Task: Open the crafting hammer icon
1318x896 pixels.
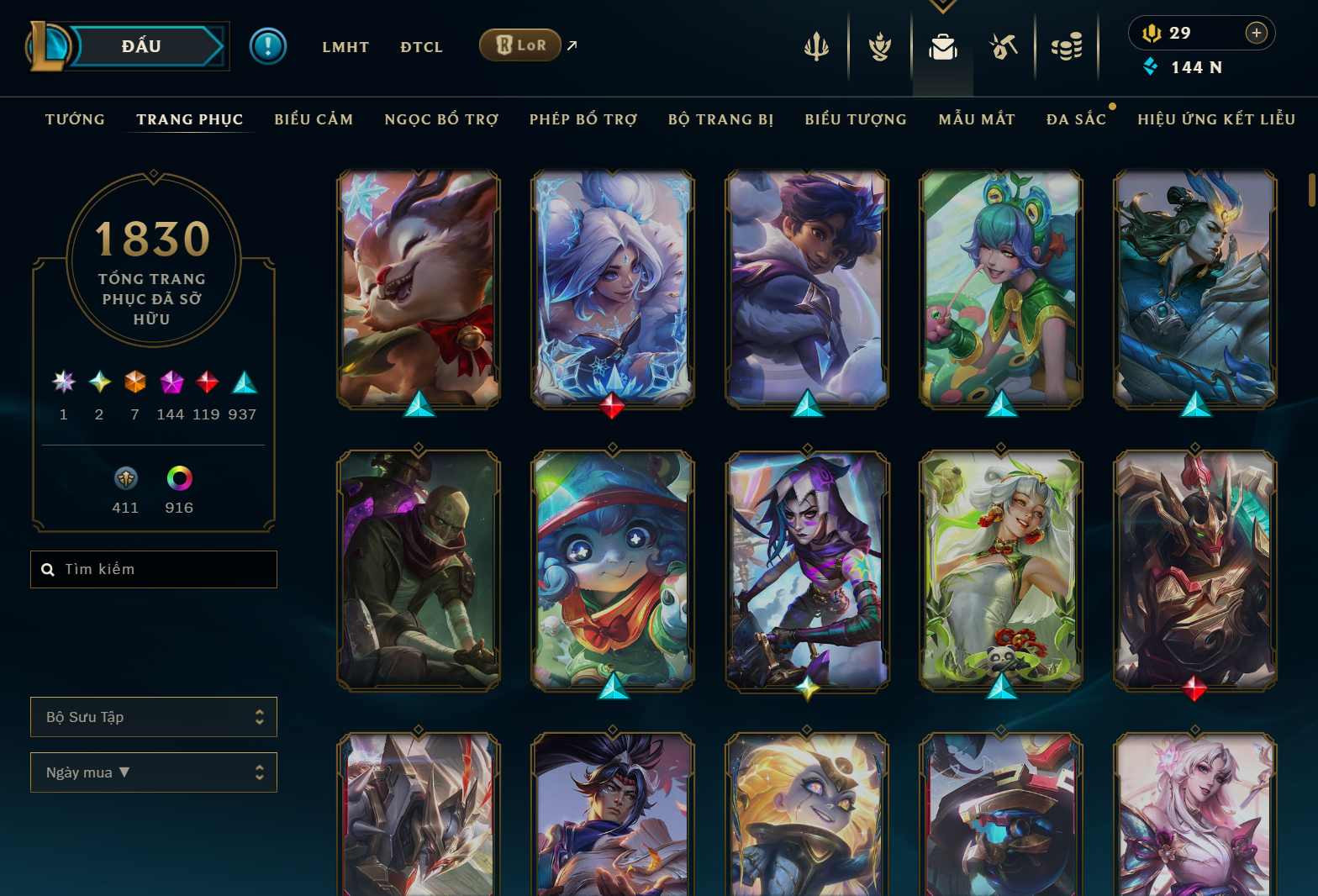Action: (1004, 47)
